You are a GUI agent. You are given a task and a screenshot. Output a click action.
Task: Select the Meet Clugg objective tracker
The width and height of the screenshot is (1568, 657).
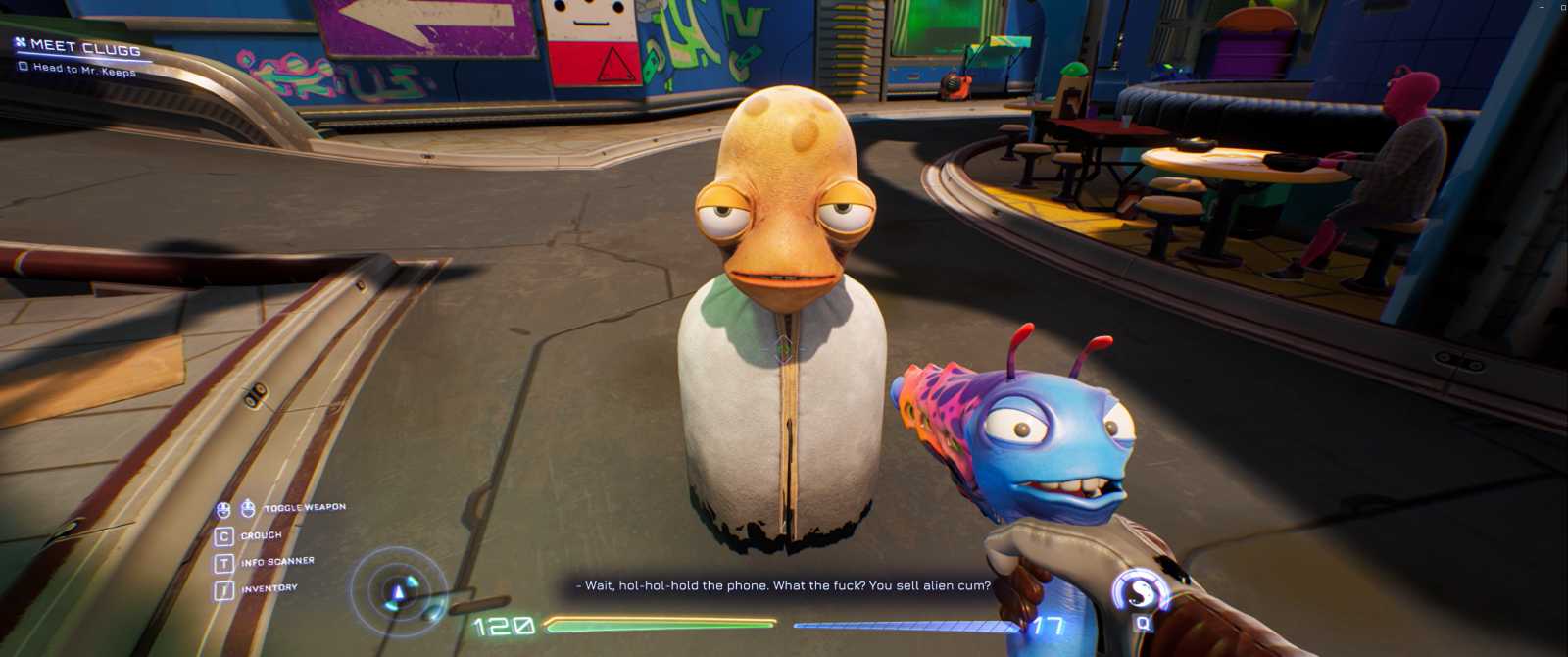click(83, 46)
